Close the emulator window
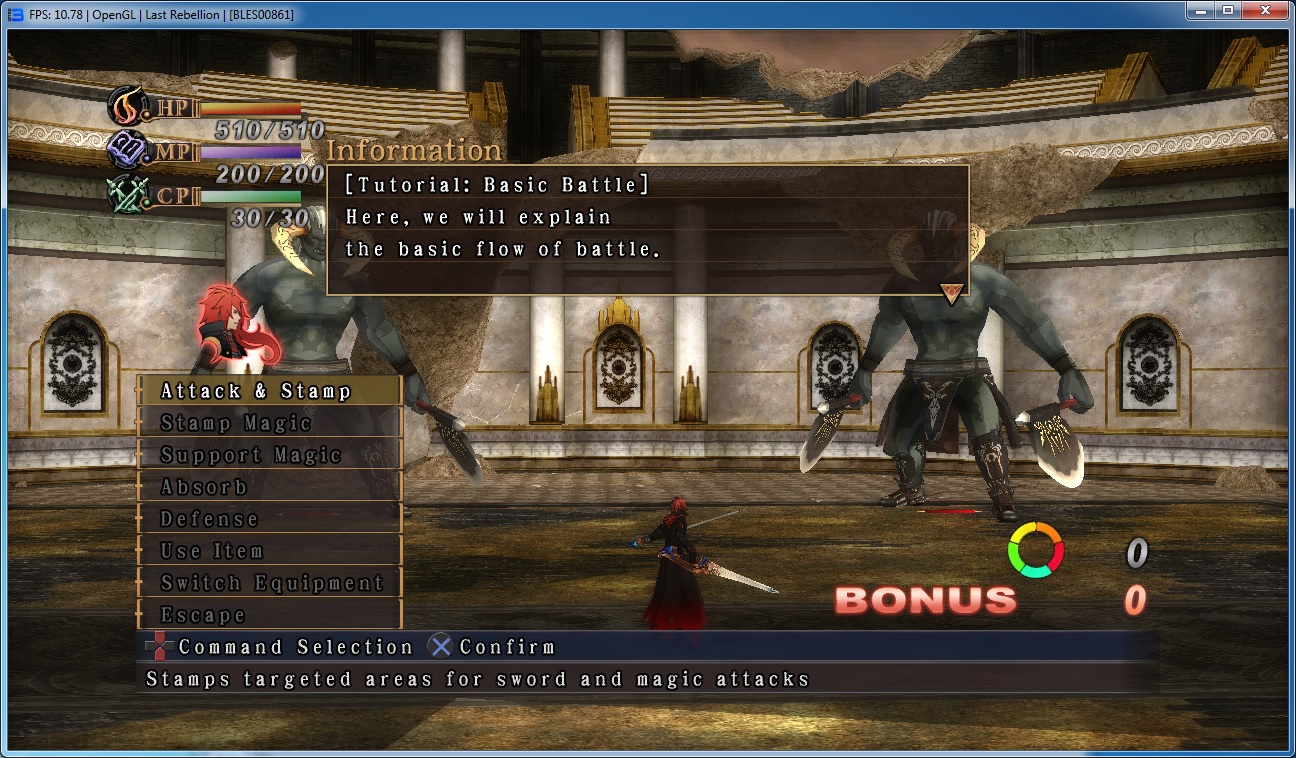 pyautogui.click(x=1265, y=12)
